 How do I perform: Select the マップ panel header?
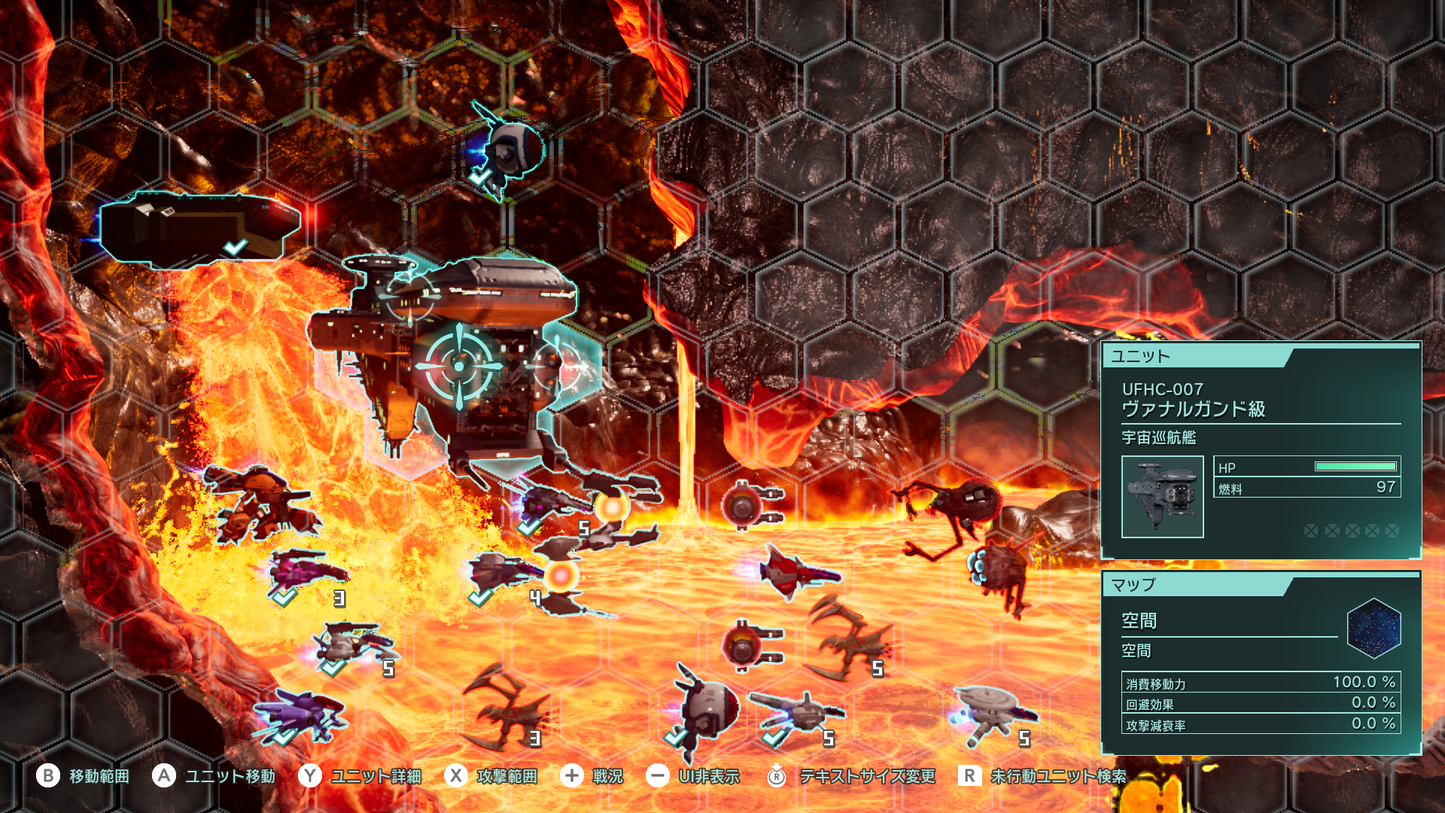pyautogui.click(x=1130, y=585)
